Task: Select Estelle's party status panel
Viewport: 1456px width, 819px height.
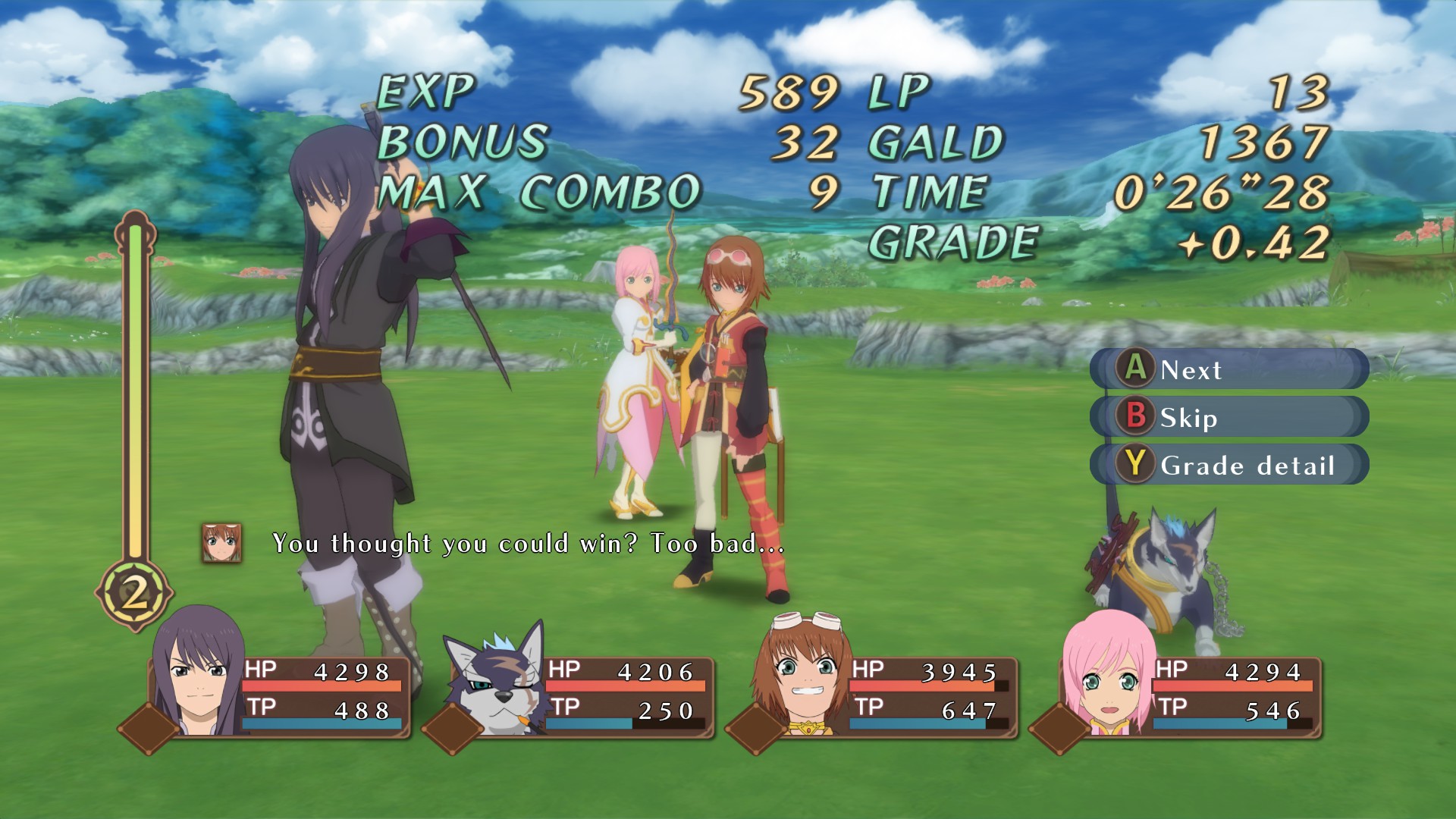Action: click(1191, 692)
